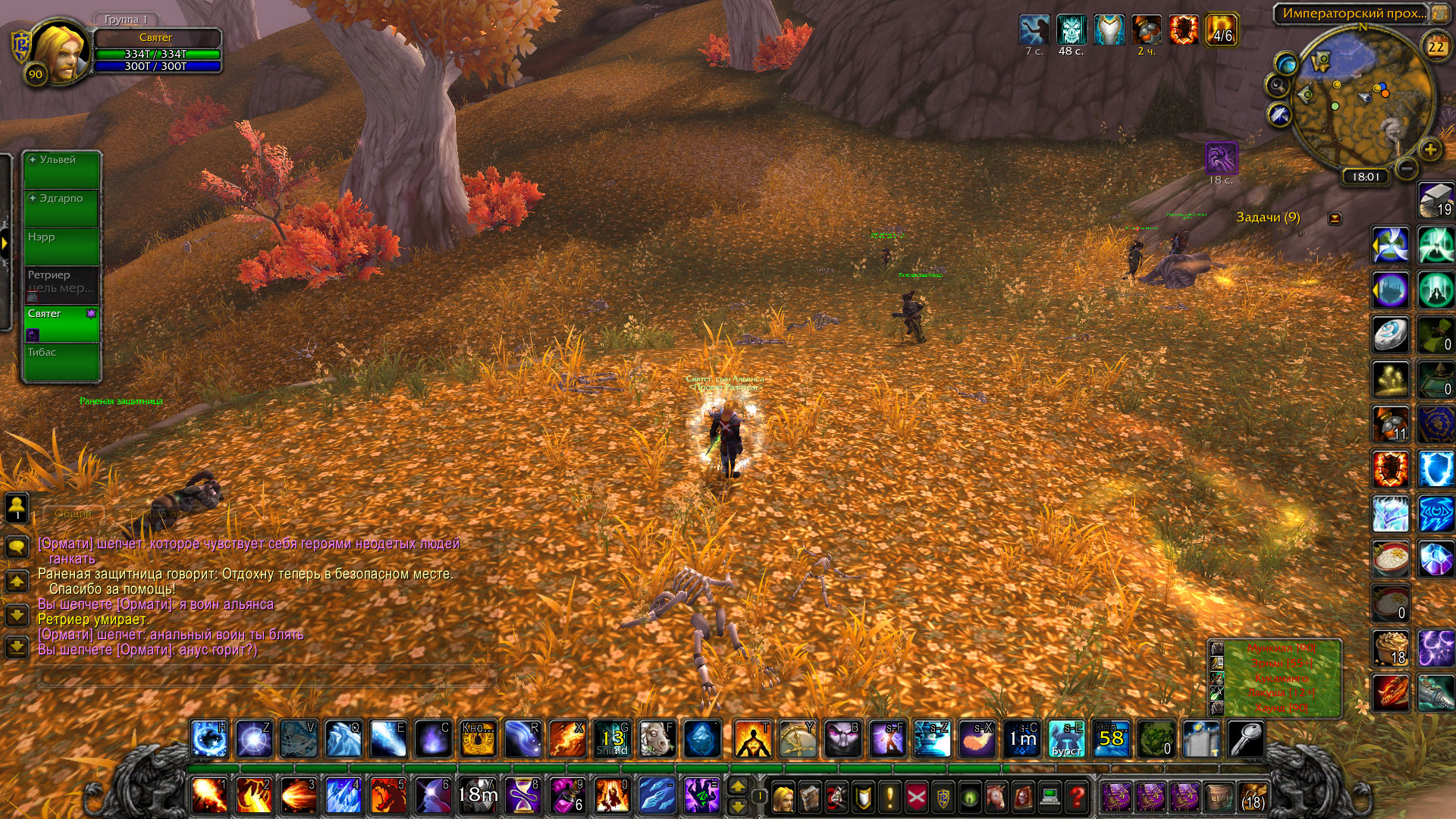Select party member Ульвей in raid frame
The height and width of the screenshot is (819, 1456).
click(x=61, y=170)
